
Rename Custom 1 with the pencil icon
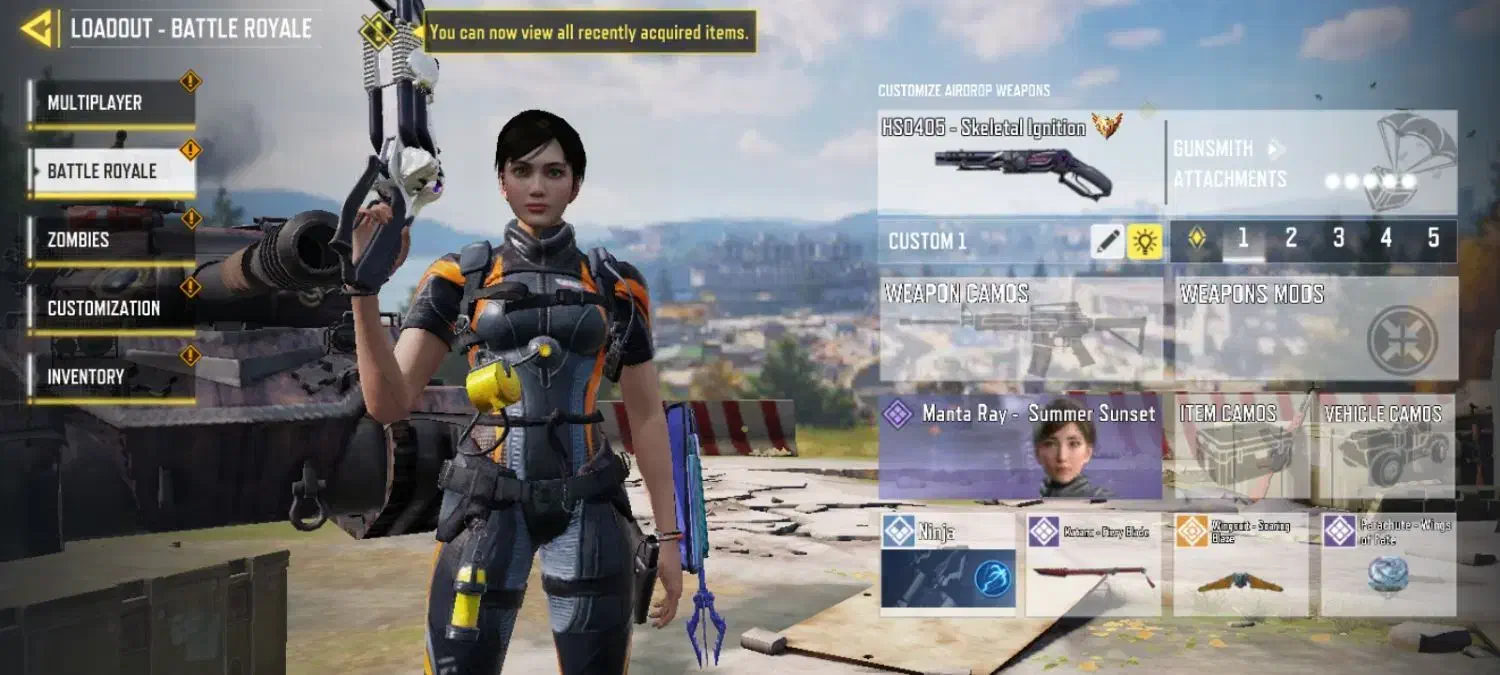pos(1107,241)
